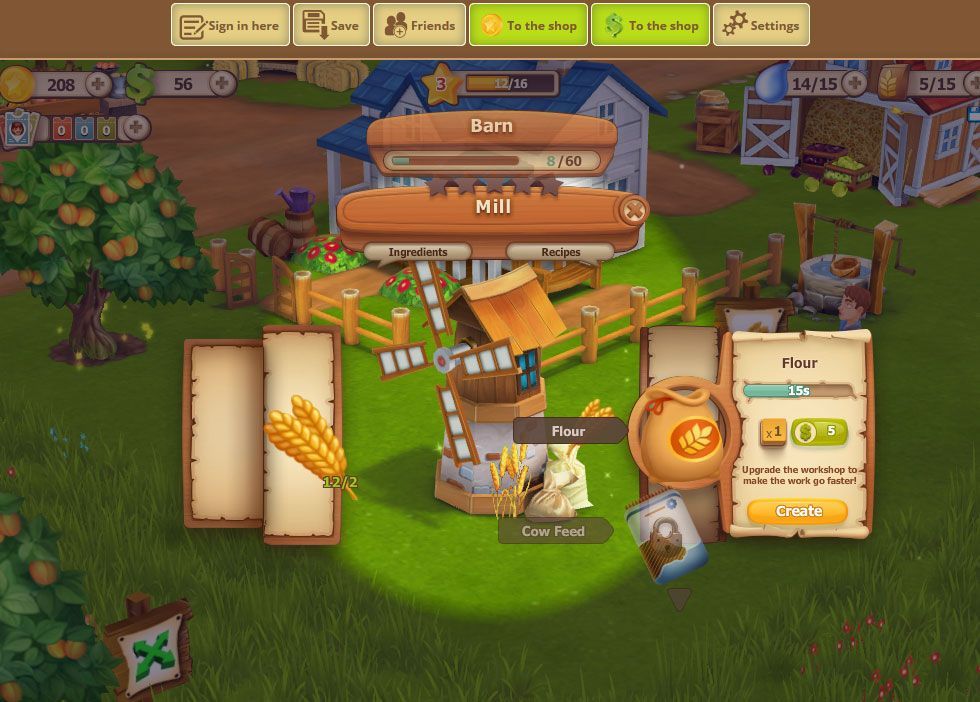Click the locked recipe card
The height and width of the screenshot is (702, 980).
pyautogui.click(x=666, y=538)
